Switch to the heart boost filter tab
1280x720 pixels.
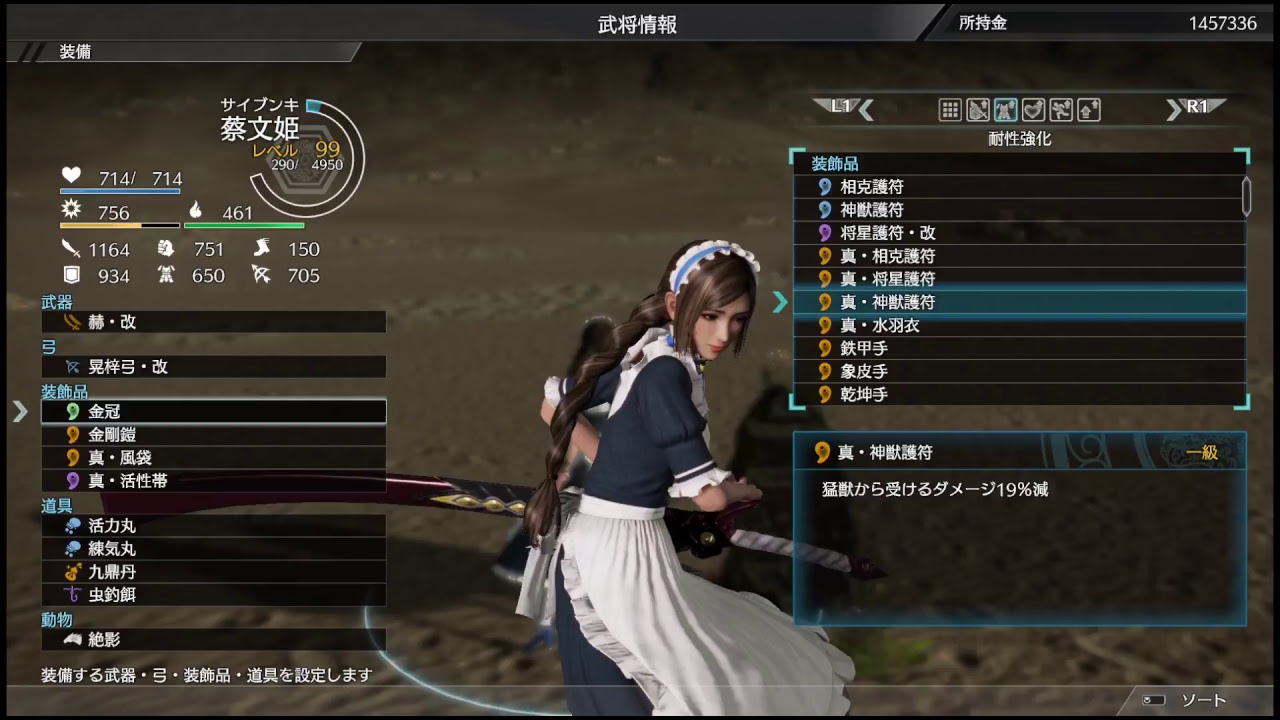pos(1033,110)
